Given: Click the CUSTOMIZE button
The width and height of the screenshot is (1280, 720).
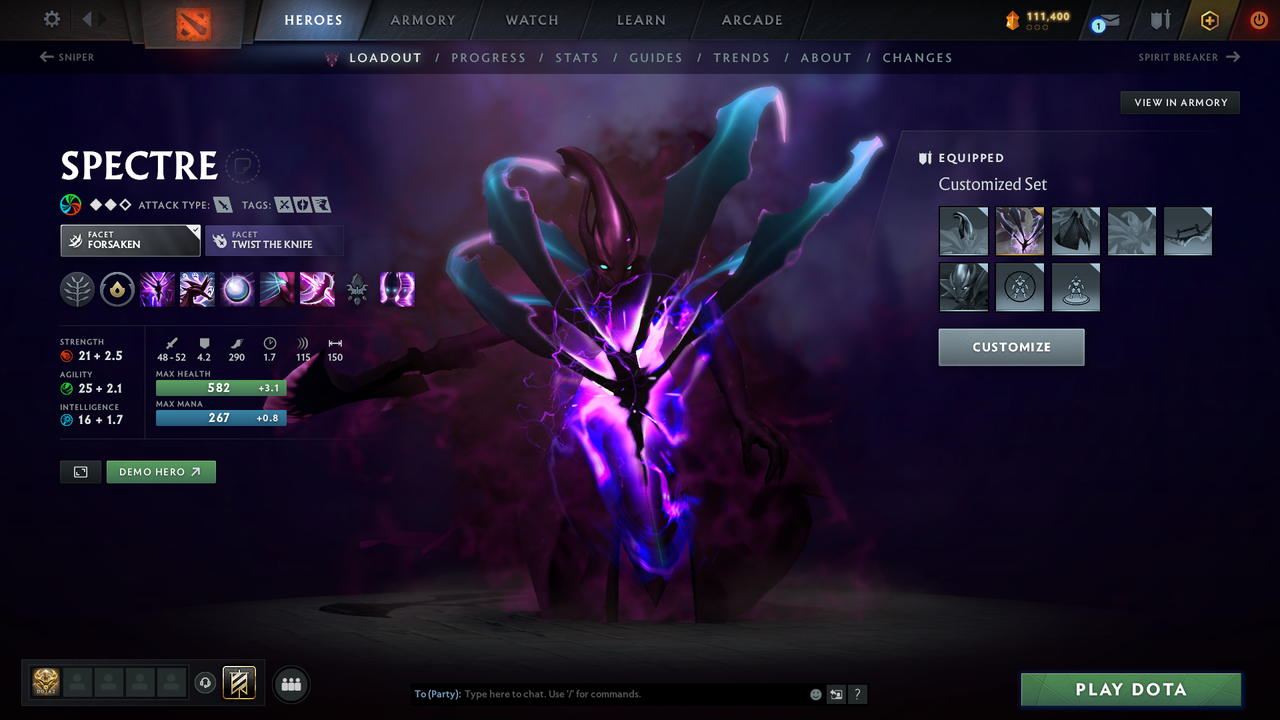Looking at the screenshot, I should 1011,347.
